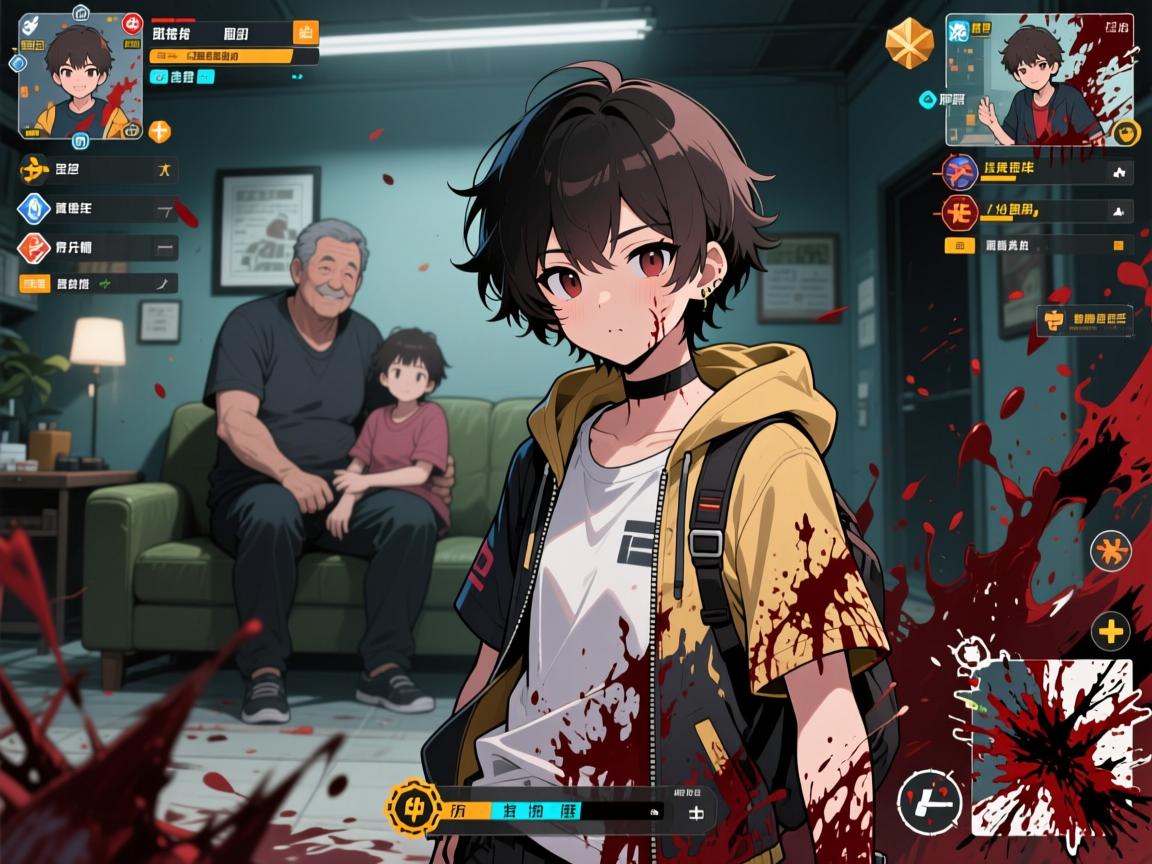Click the yellow shield badge on waving portrait
Viewport: 1152px width, 864px height.
[x=1127, y=133]
